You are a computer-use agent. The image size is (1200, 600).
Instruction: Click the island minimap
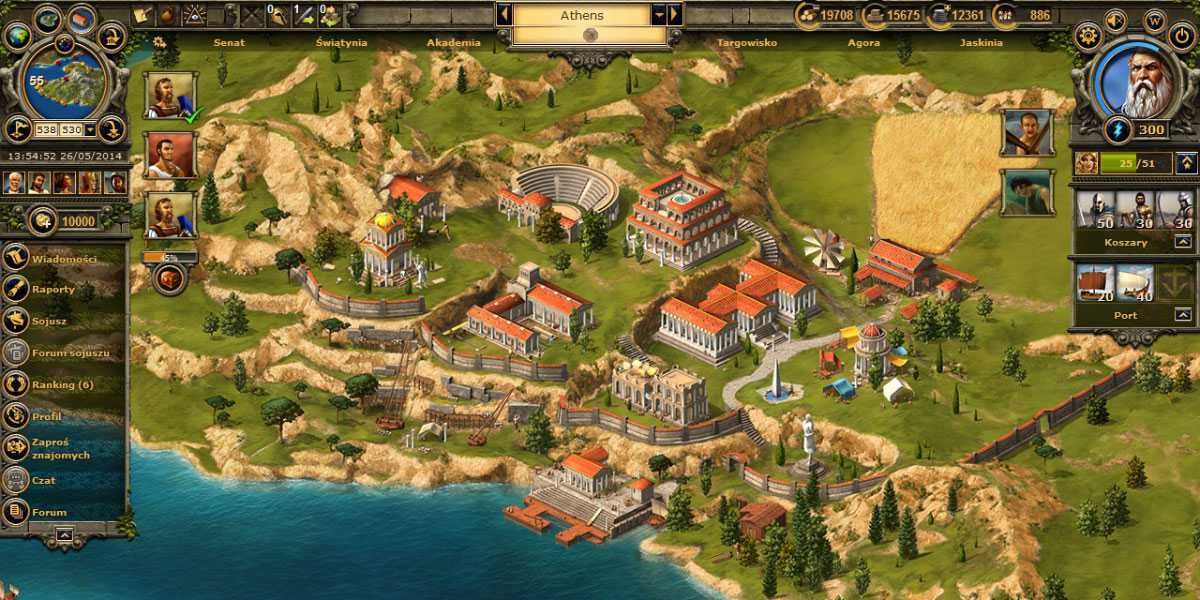pyautogui.click(x=64, y=82)
